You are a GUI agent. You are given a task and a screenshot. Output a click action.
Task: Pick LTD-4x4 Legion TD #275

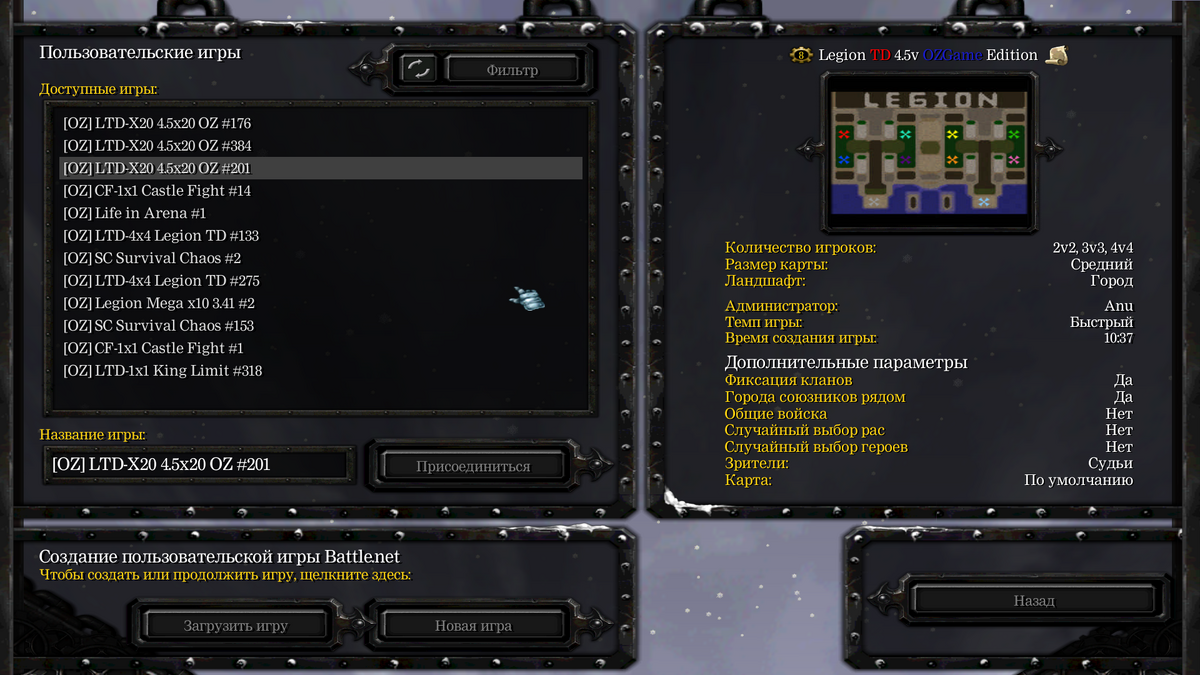point(161,281)
